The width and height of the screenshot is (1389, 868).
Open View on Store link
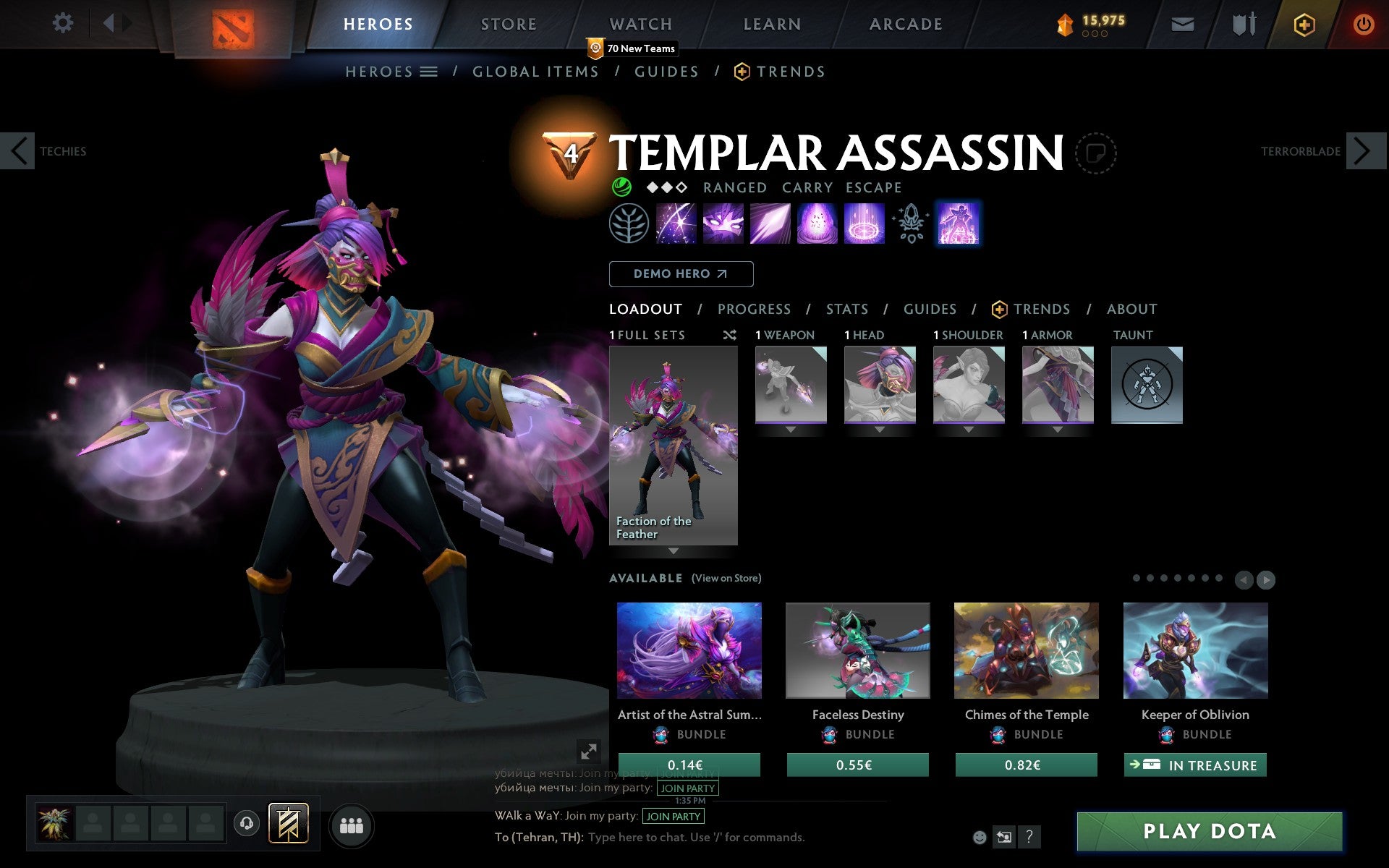point(726,578)
